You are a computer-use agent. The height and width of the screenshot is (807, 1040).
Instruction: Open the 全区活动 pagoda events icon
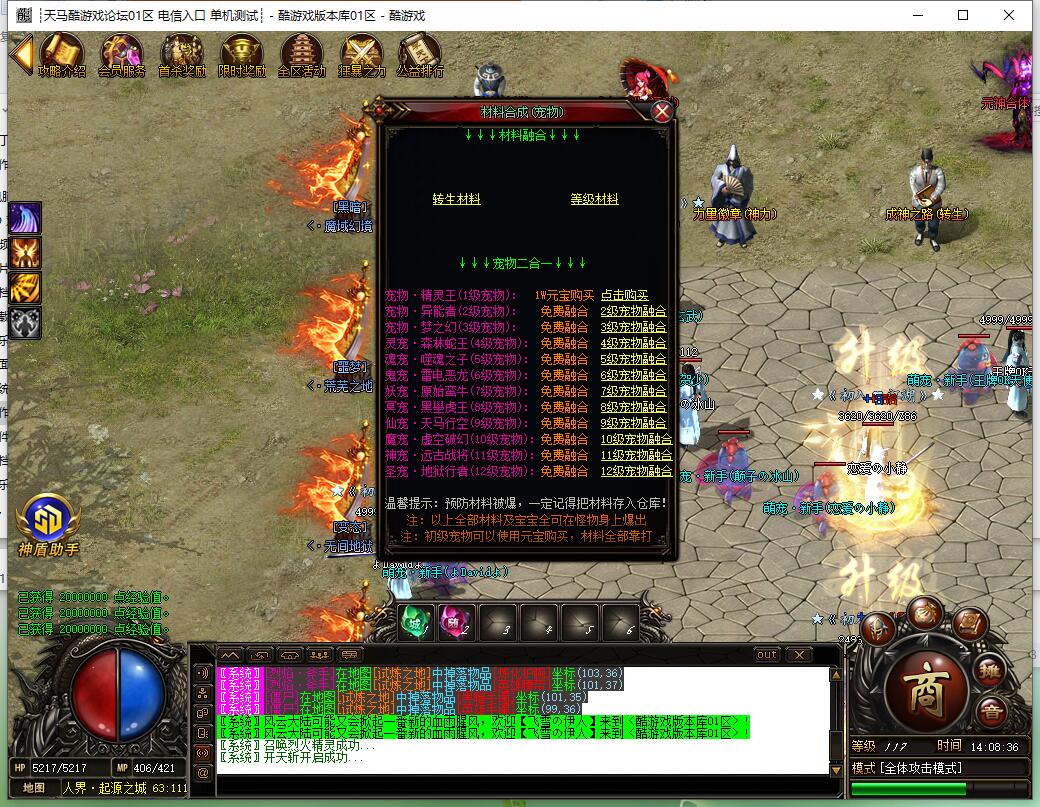point(301,55)
